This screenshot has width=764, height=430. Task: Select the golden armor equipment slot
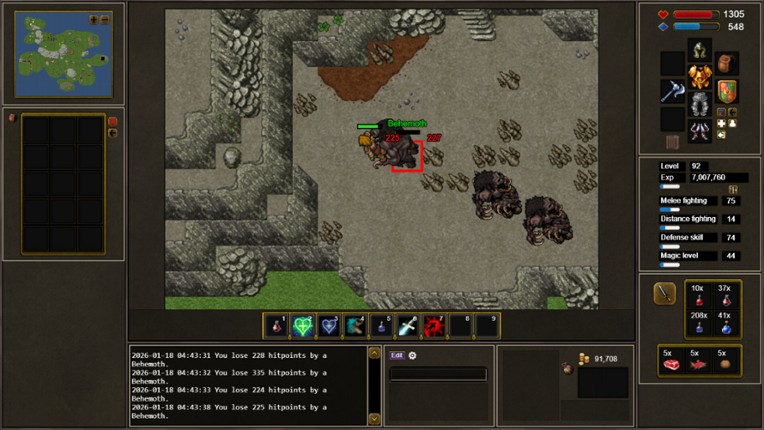[699, 77]
